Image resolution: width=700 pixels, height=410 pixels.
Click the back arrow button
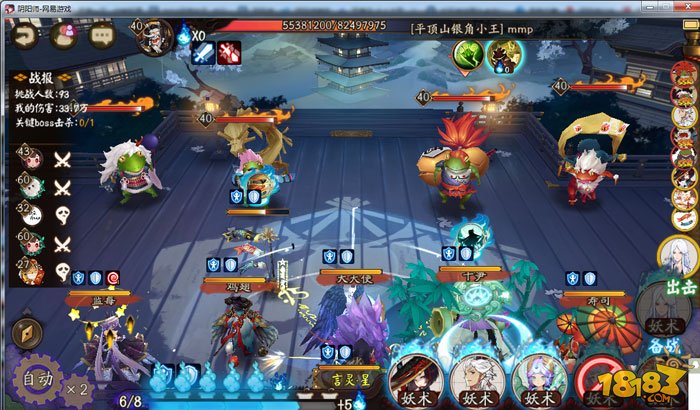(x=26, y=36)
